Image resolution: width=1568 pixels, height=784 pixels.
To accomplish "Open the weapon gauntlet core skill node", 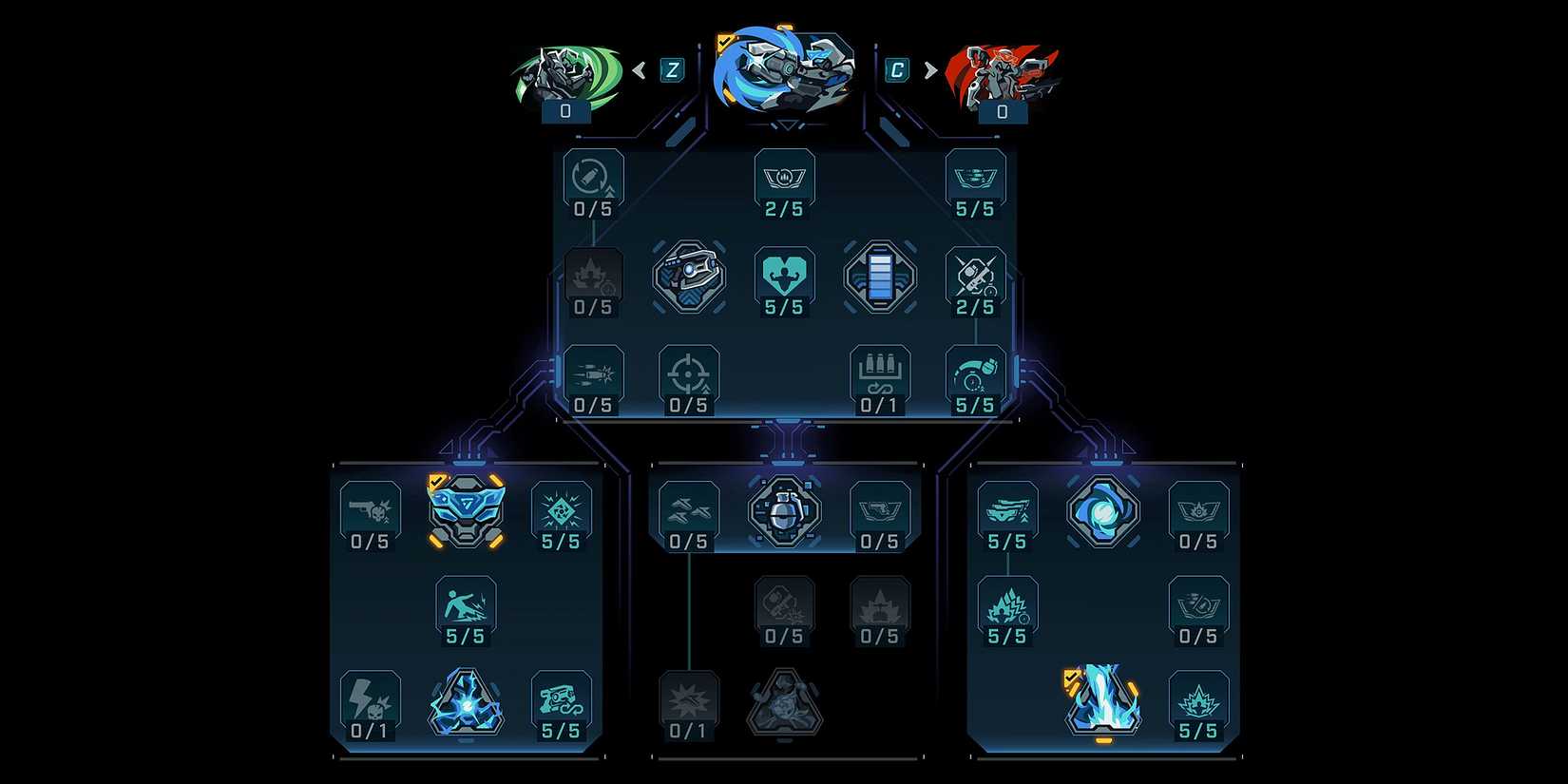I will (x=689, y=278).
